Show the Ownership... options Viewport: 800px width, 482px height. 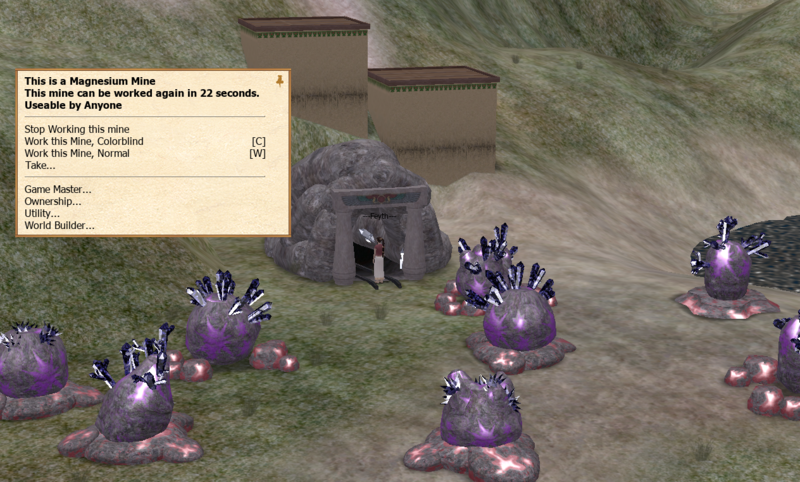pos(53,202)
